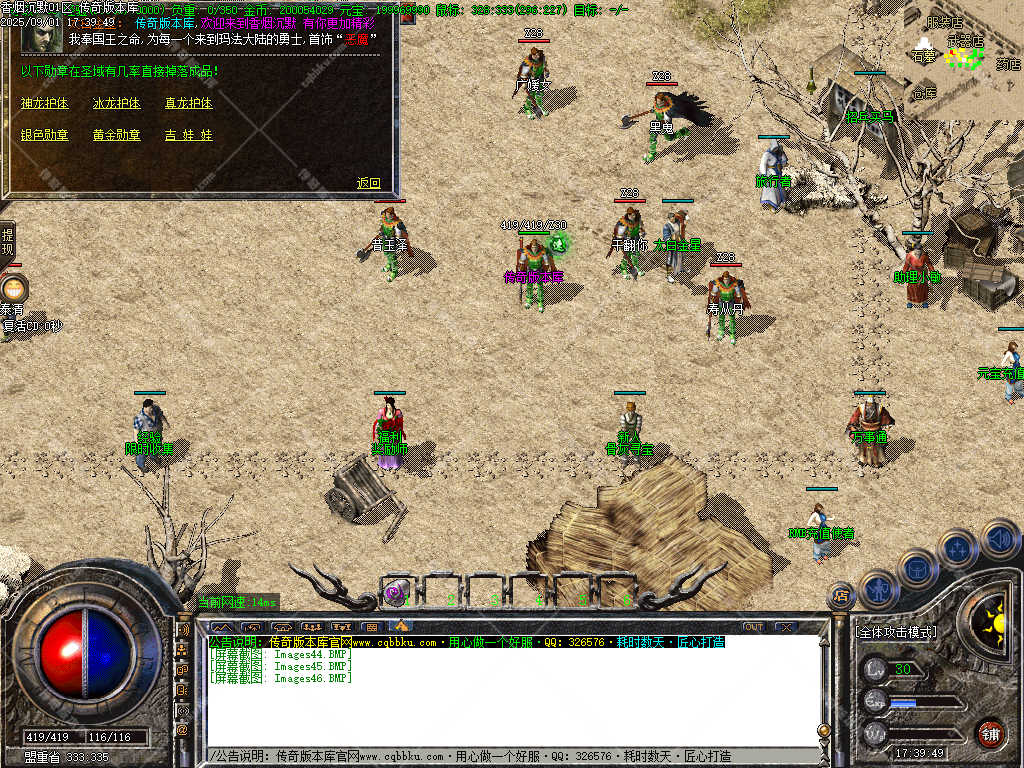The image size is (1024, 768).
Task: Go back with the 返回 link
Action: click(369, 183)
